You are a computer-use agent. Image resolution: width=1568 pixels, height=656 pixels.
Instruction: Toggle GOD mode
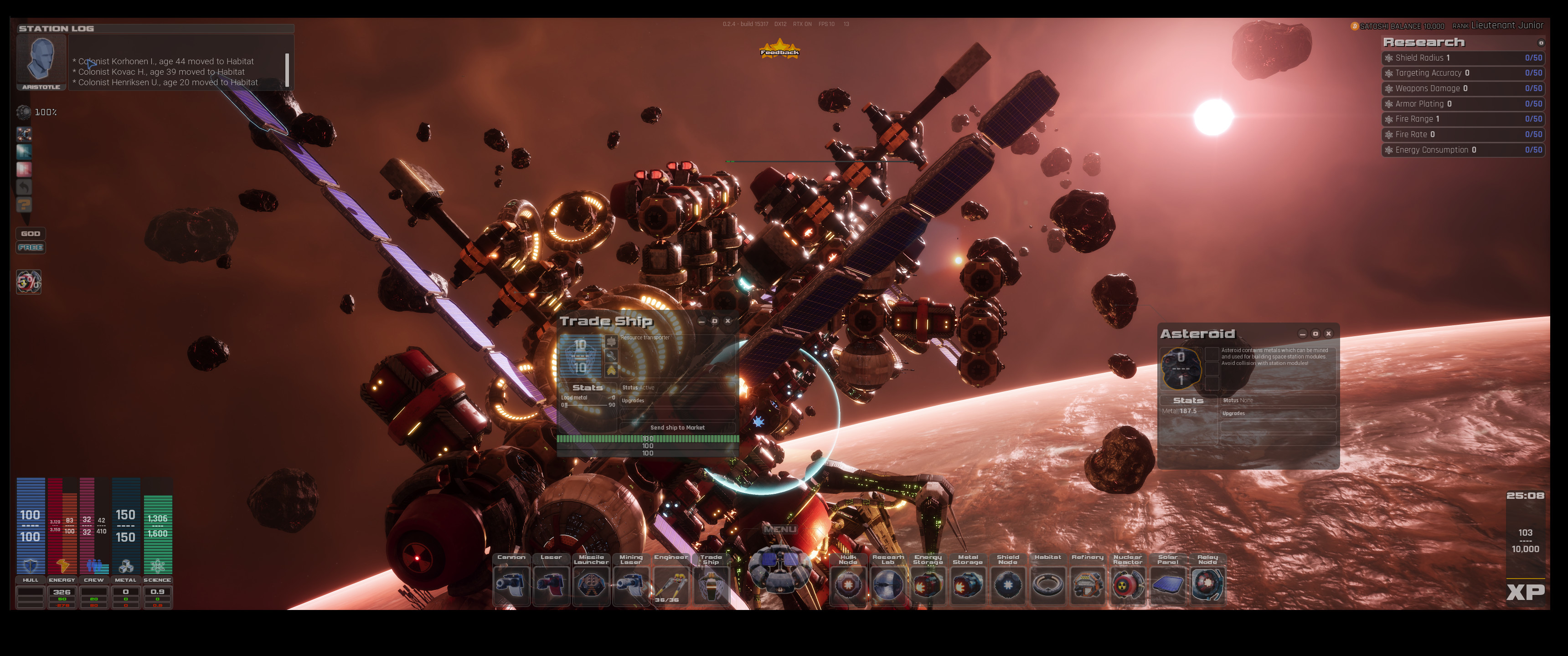pos(31,233)
